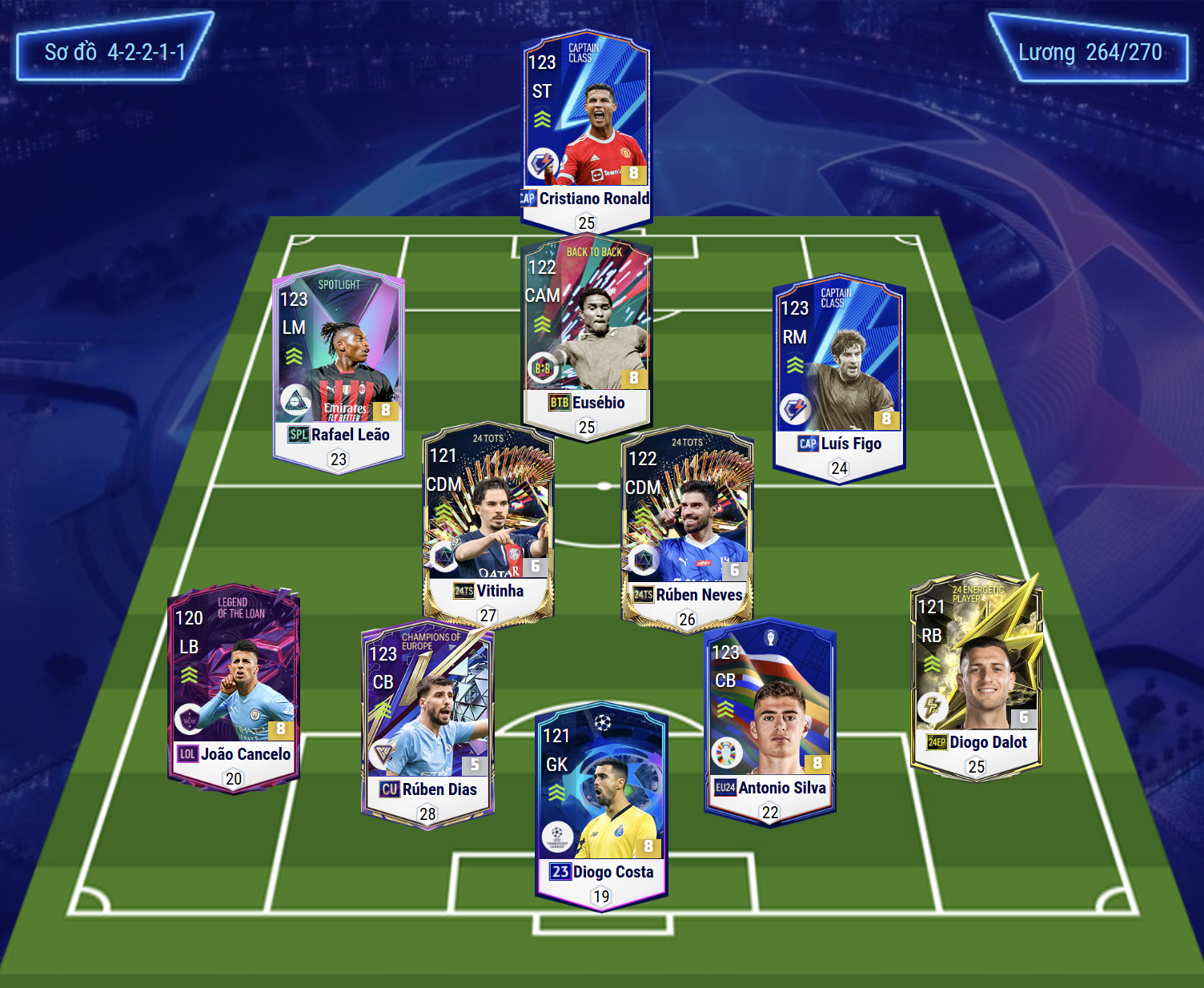Viewport: 1204px width, 988px height.
Task: Select Luís Figo's right midfield card
Action: pyautogui.click(x=839, y=376)
